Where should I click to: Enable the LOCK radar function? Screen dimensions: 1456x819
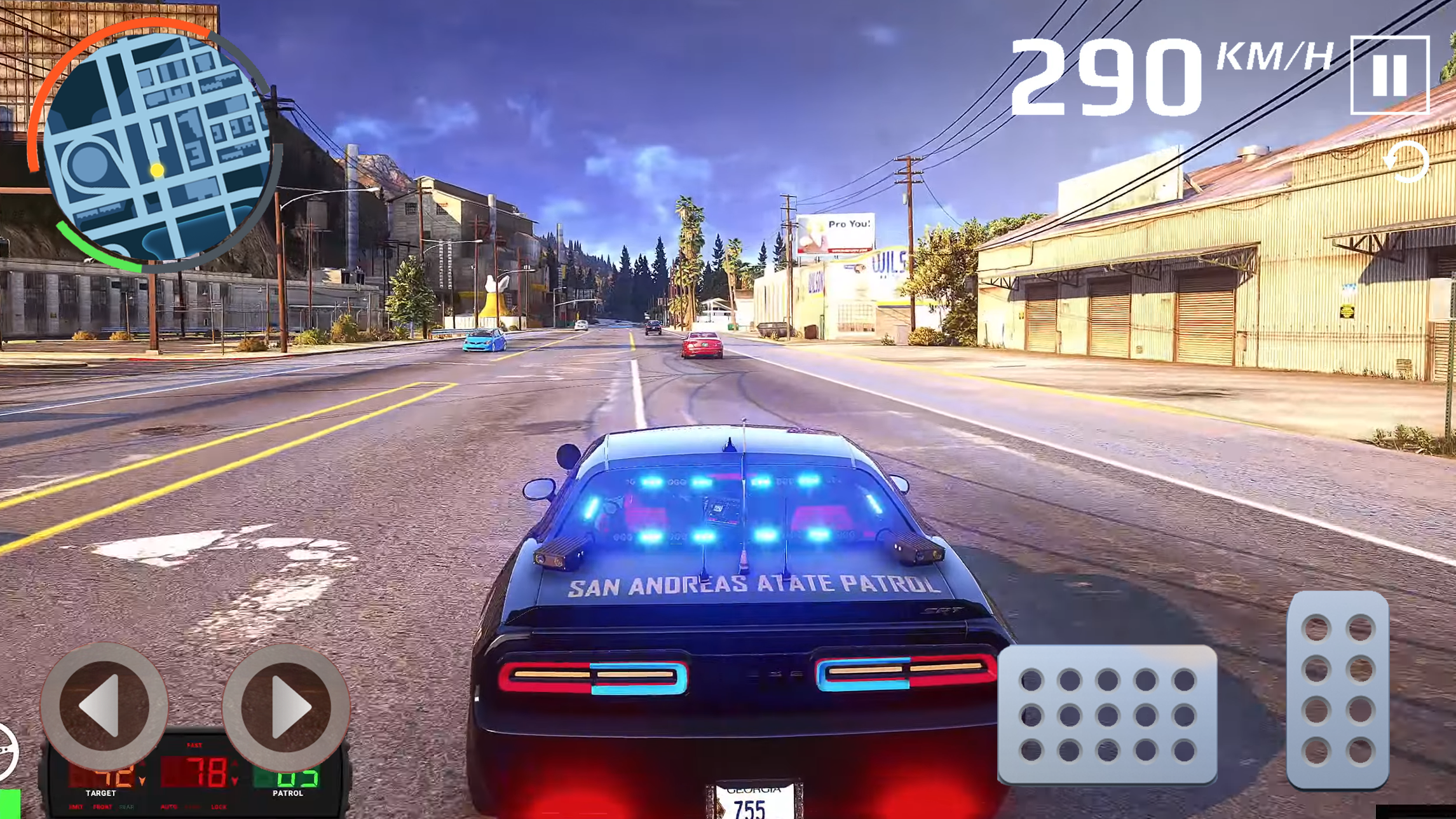(219, 807)
